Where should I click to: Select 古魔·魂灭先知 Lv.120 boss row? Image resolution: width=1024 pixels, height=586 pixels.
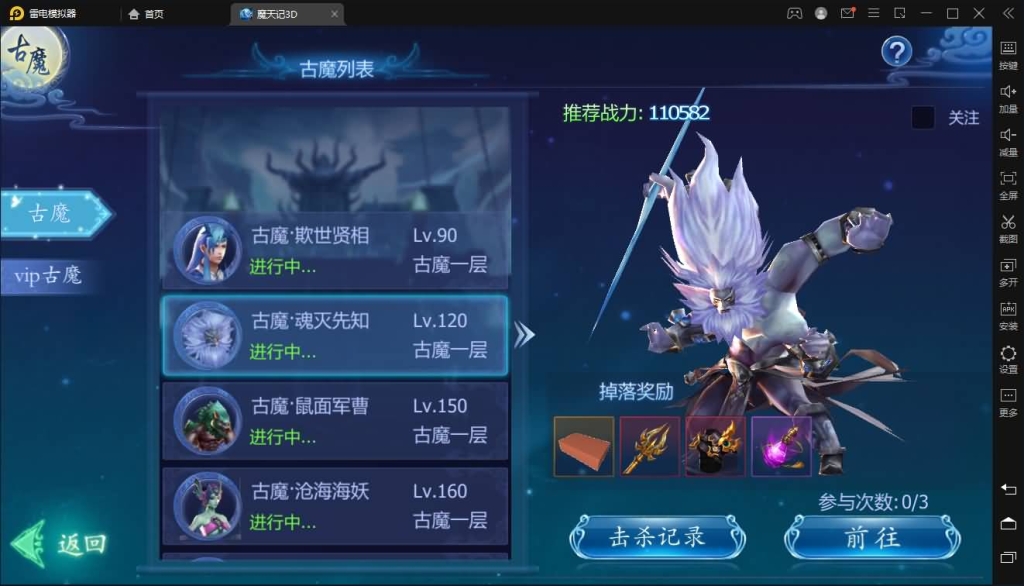(335, 335)
